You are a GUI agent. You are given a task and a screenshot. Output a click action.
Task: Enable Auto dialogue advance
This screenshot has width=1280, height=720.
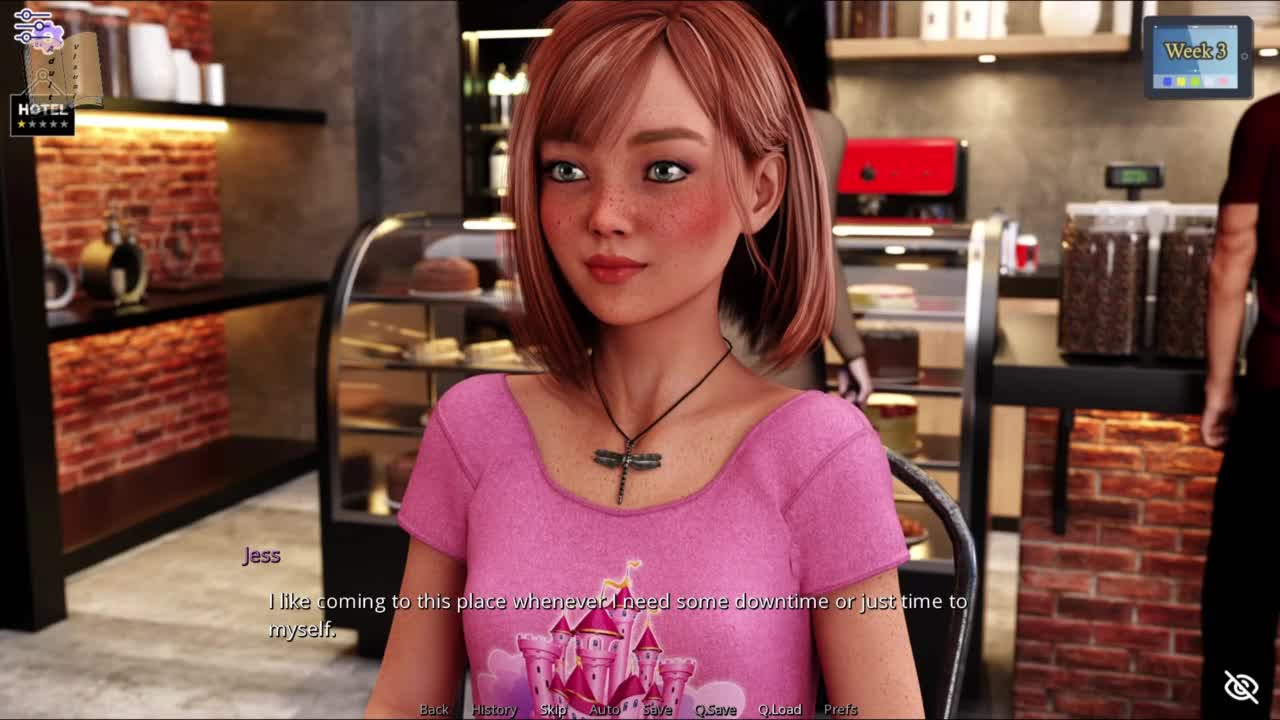click(604, 709)
